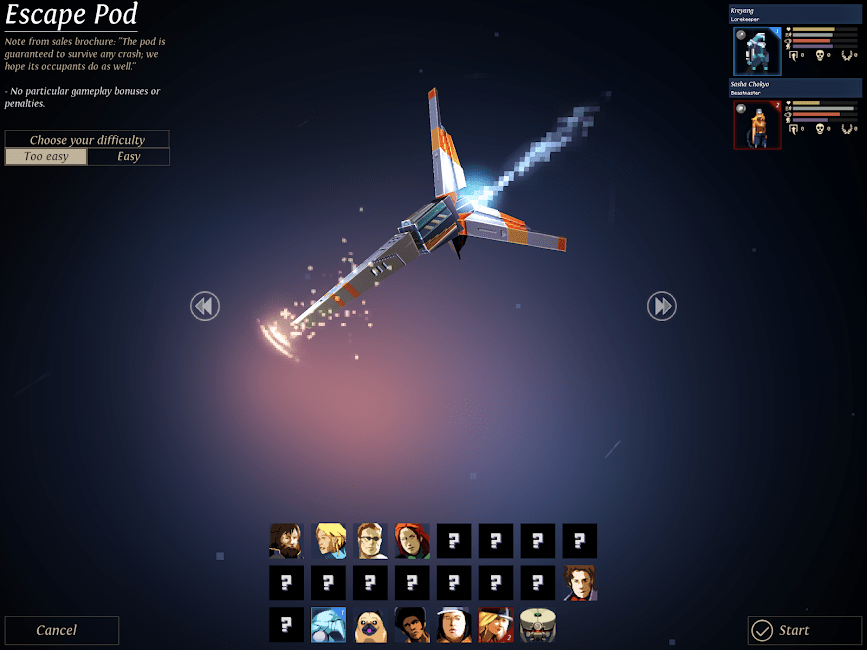Pick the bearded dark-haired man portrait
The width and height of the screenshot is (867, 650).
click(x=286, y=541)
